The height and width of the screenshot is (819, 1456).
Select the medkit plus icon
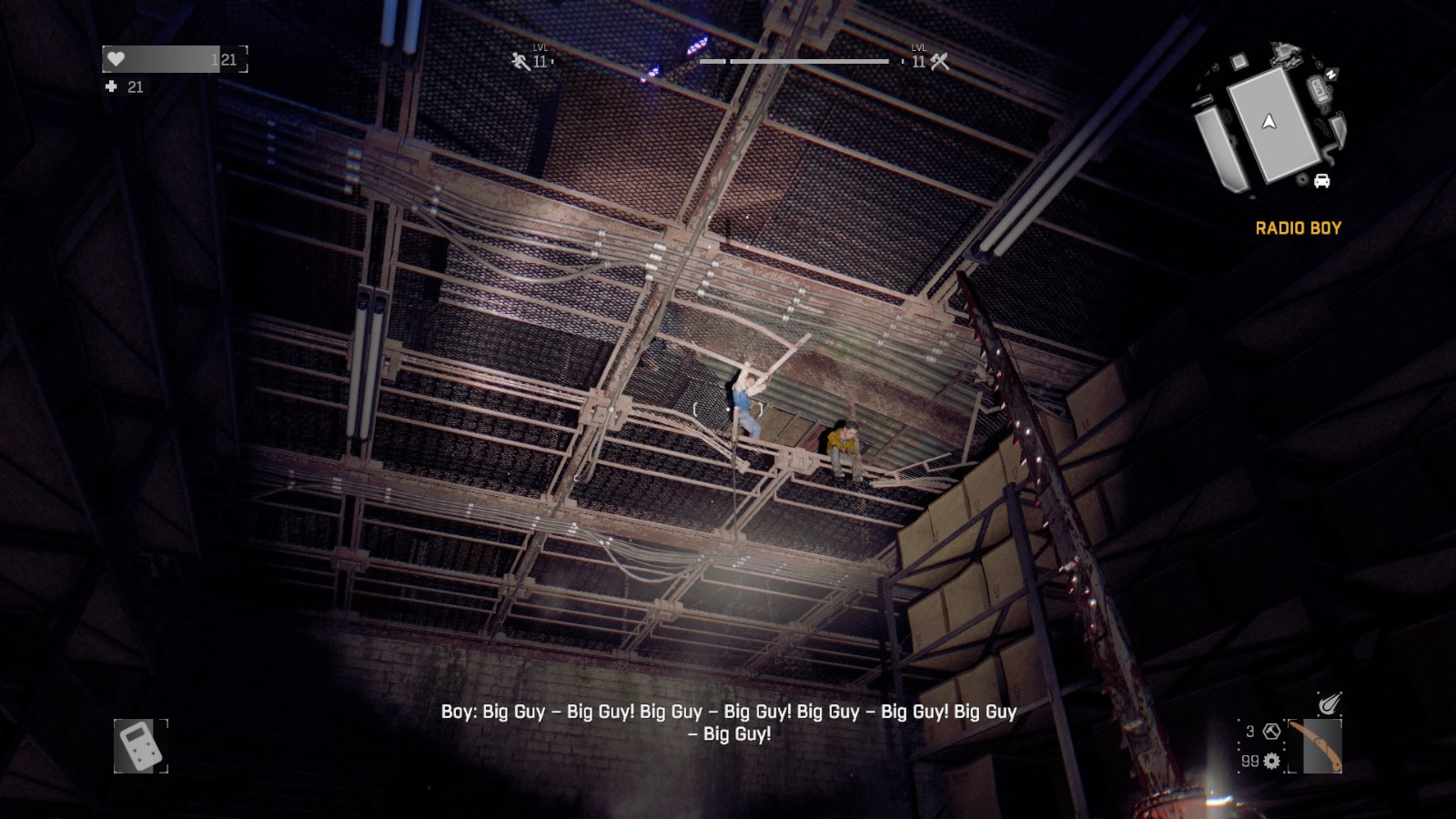(x=113, y=87)
